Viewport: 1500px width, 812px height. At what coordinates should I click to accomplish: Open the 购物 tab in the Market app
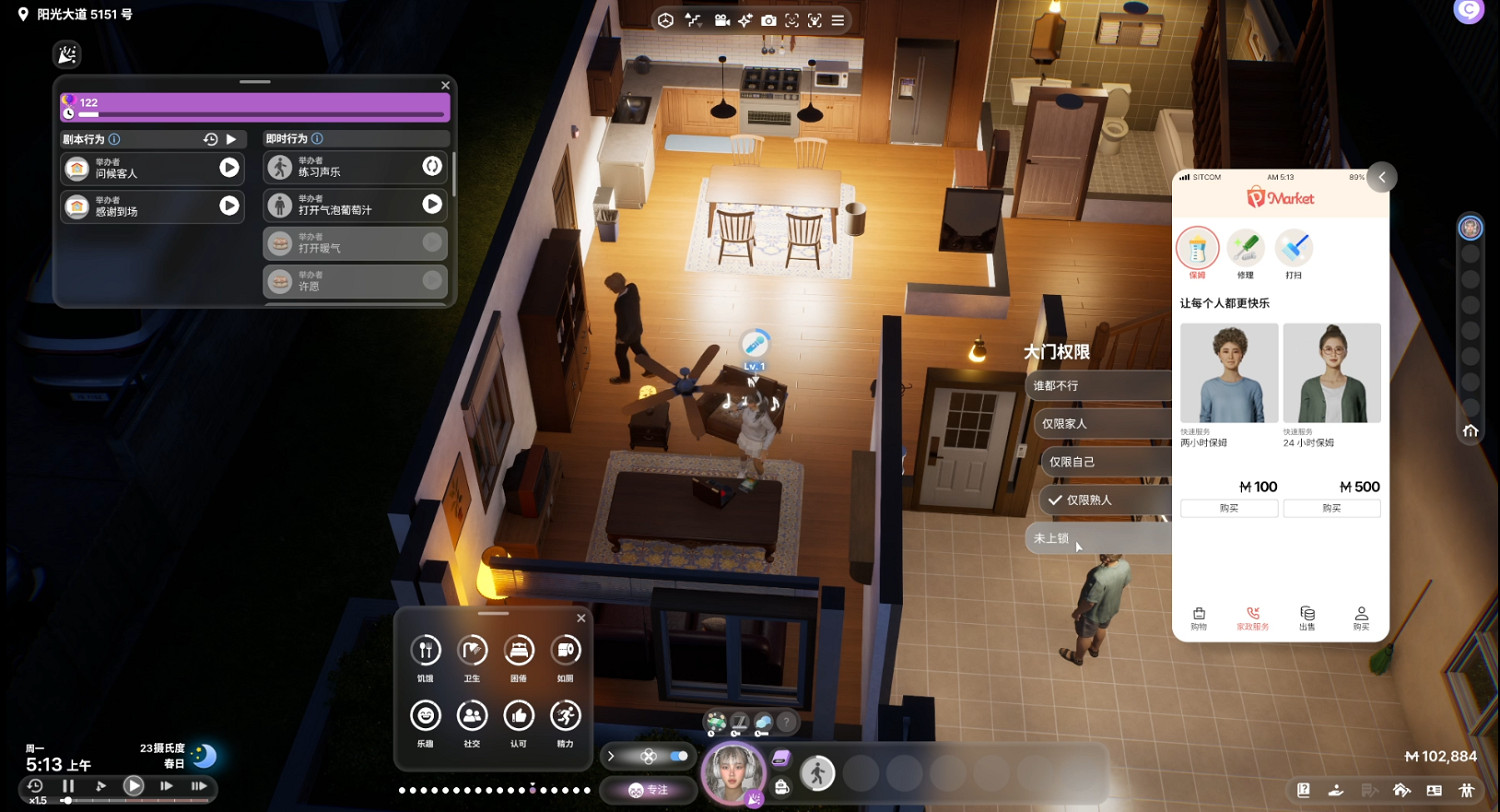pos(1198,618)
